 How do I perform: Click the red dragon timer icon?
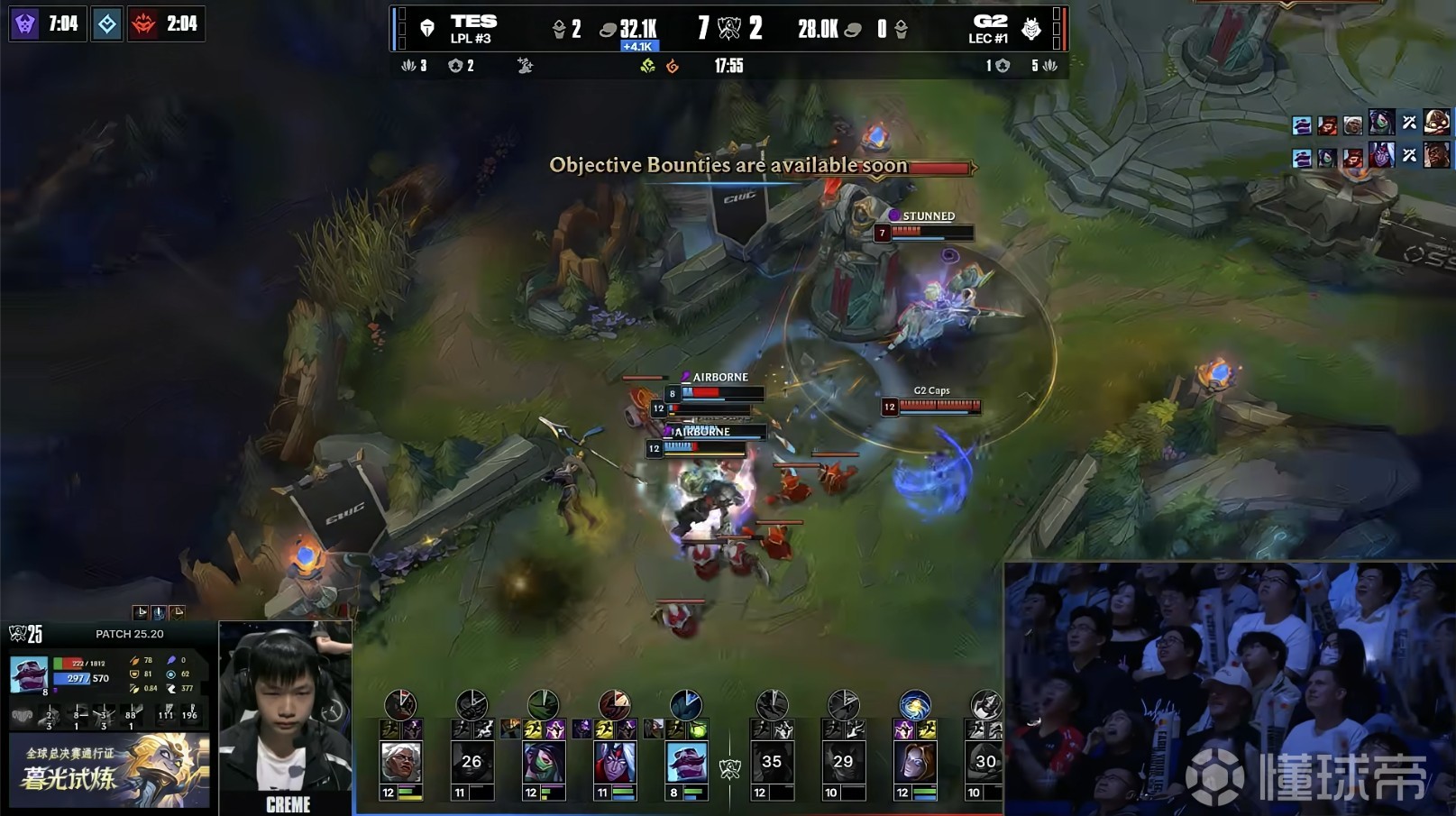[x=143, y=23]
